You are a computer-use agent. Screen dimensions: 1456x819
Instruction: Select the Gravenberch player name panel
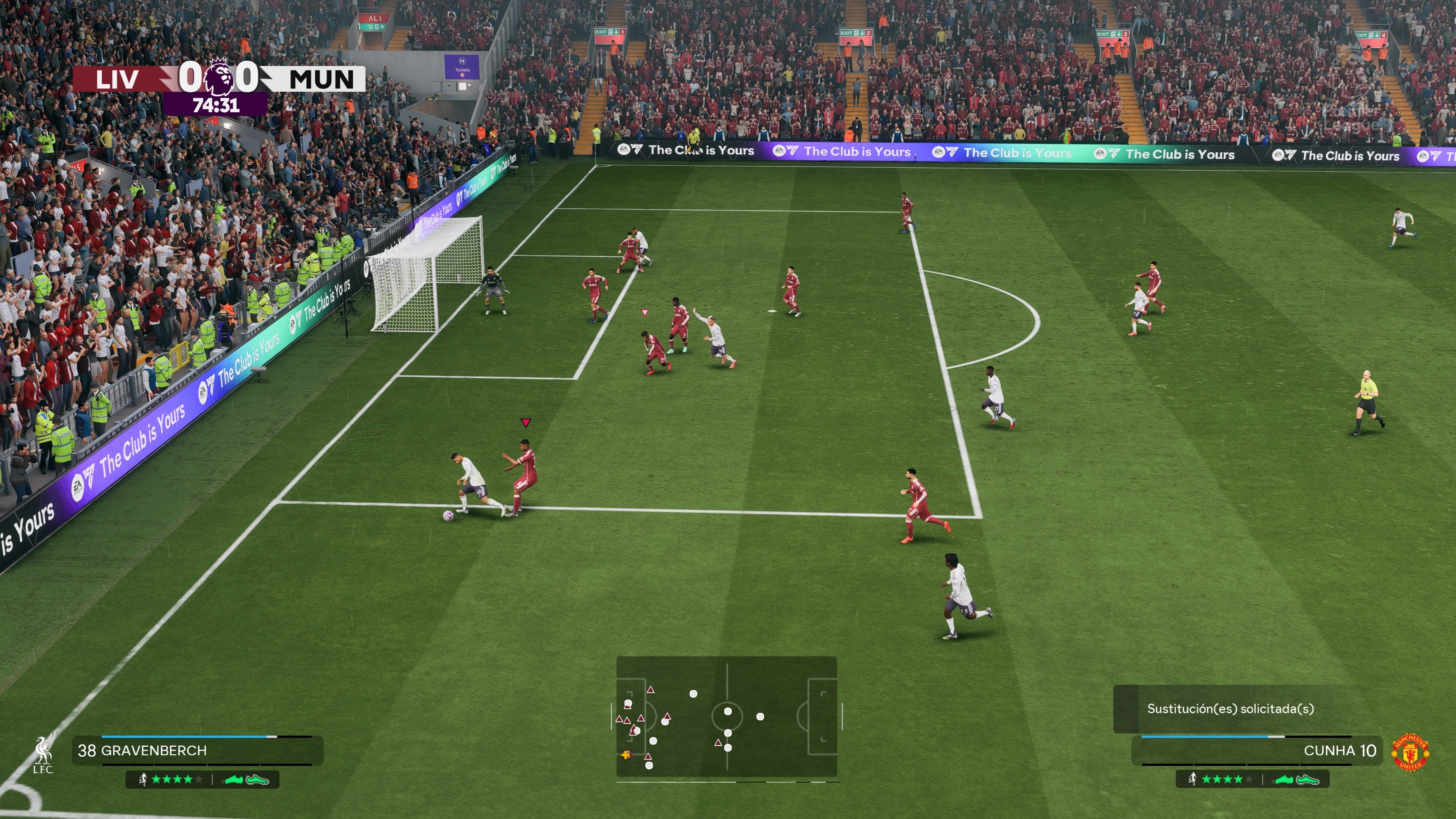tap(198, 751)
